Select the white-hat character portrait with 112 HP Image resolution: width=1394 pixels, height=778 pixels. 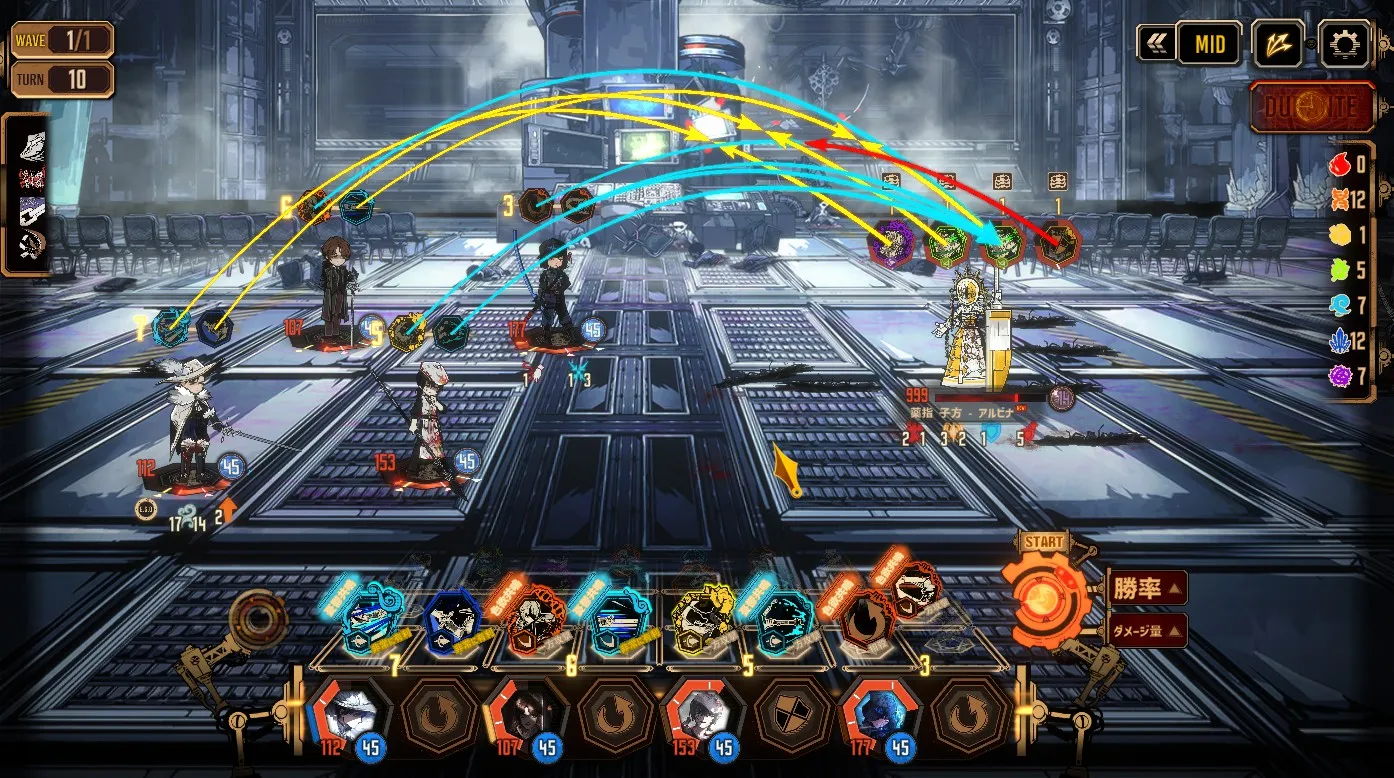(x=347, y=711)
